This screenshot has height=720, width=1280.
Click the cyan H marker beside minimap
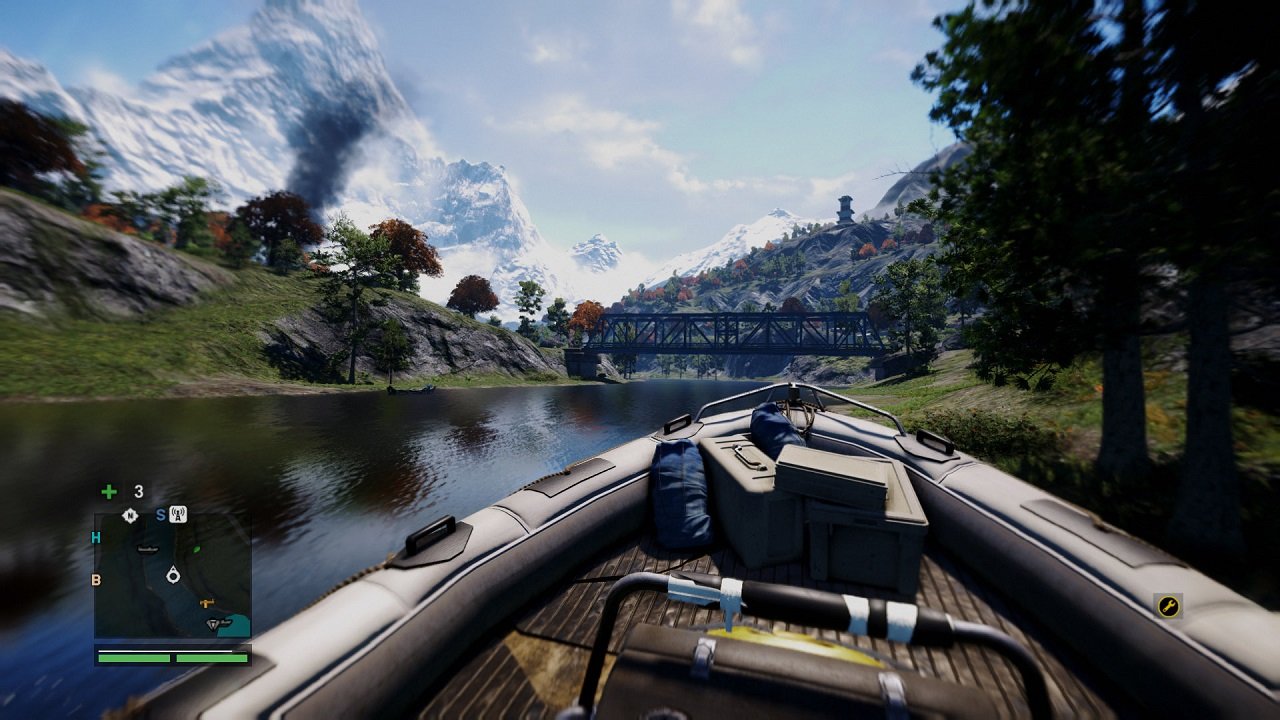click(95, 535)
